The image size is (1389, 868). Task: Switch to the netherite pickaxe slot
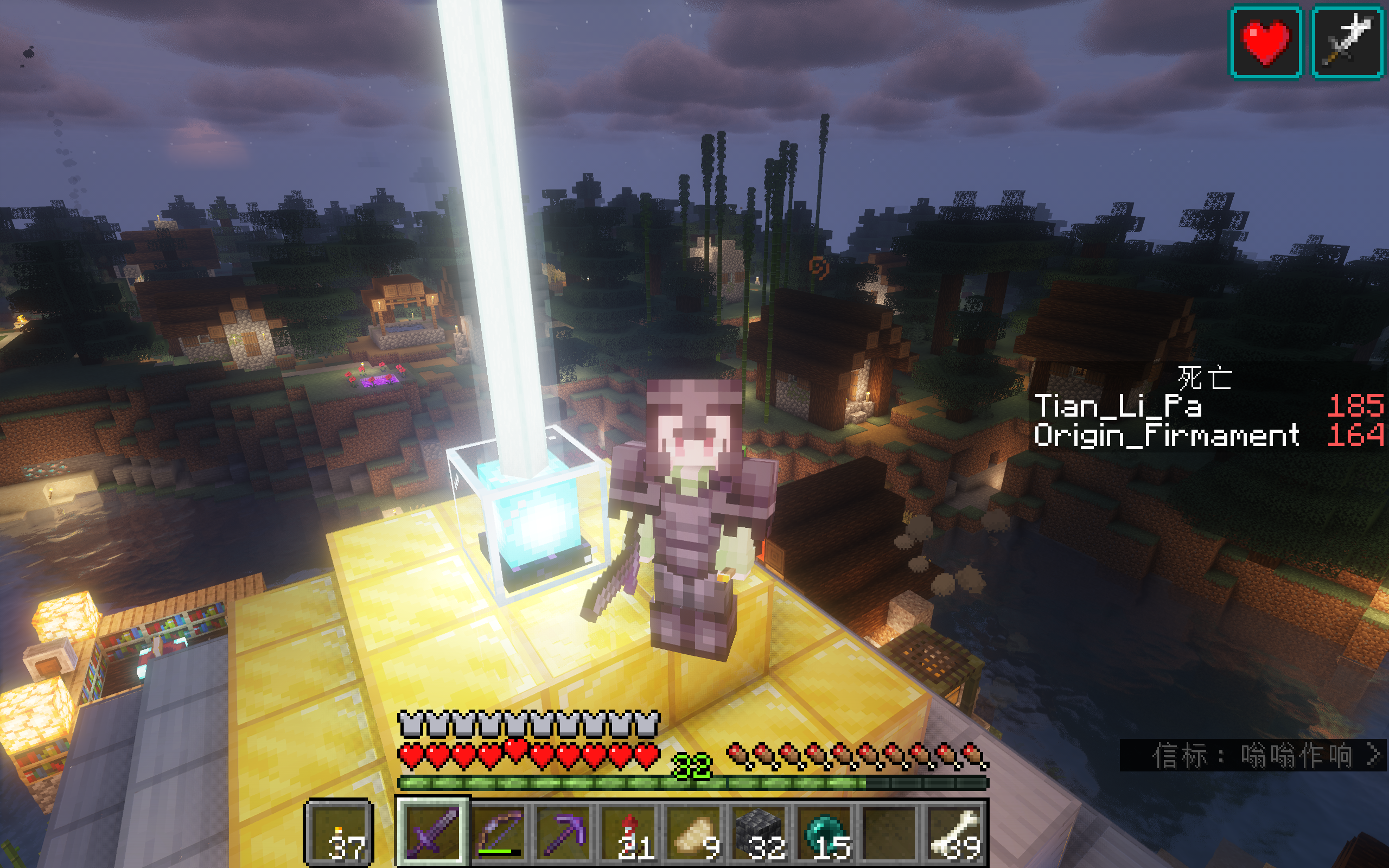(564, 831)
